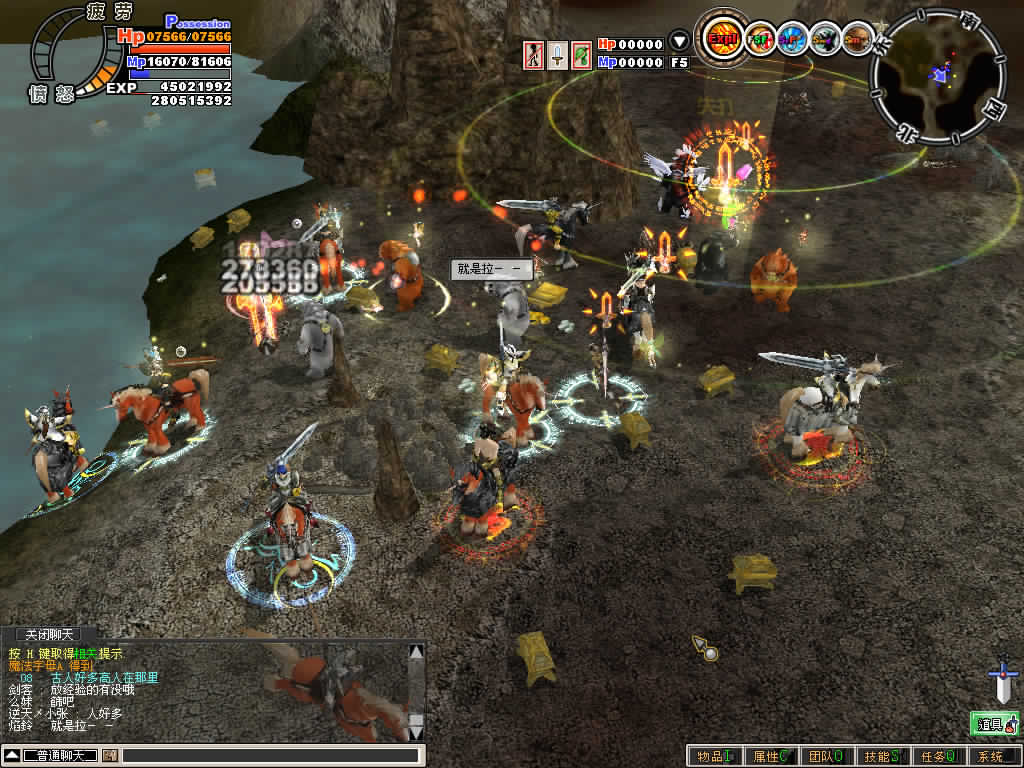Viewport: 1024px width, 768px height.
Task: Click the down-arrow dropdown beside target HP
Action: [x=679, y=43]
